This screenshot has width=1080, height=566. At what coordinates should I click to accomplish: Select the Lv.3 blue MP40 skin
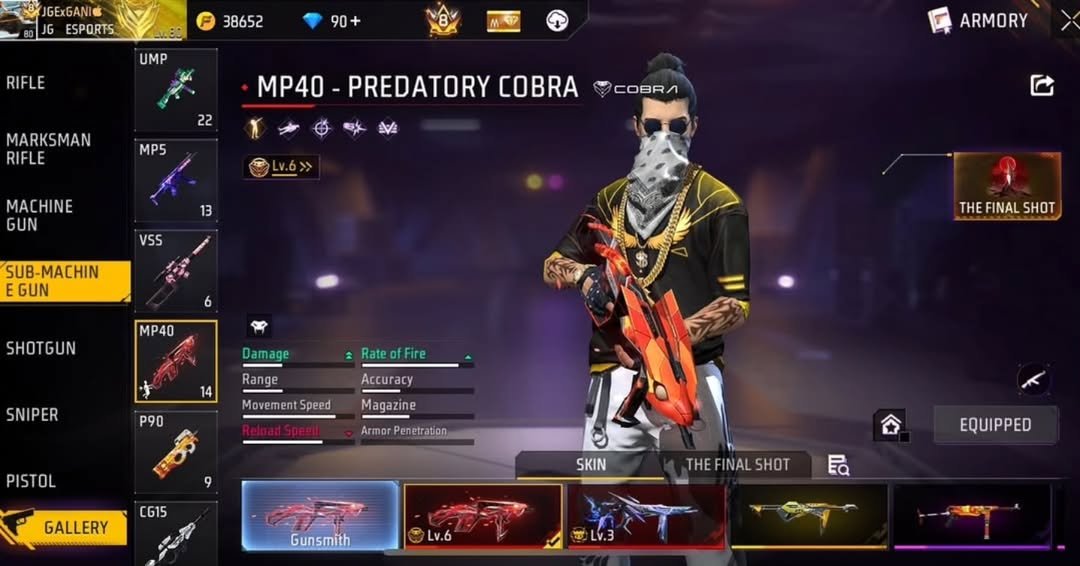tap(646, 516)
